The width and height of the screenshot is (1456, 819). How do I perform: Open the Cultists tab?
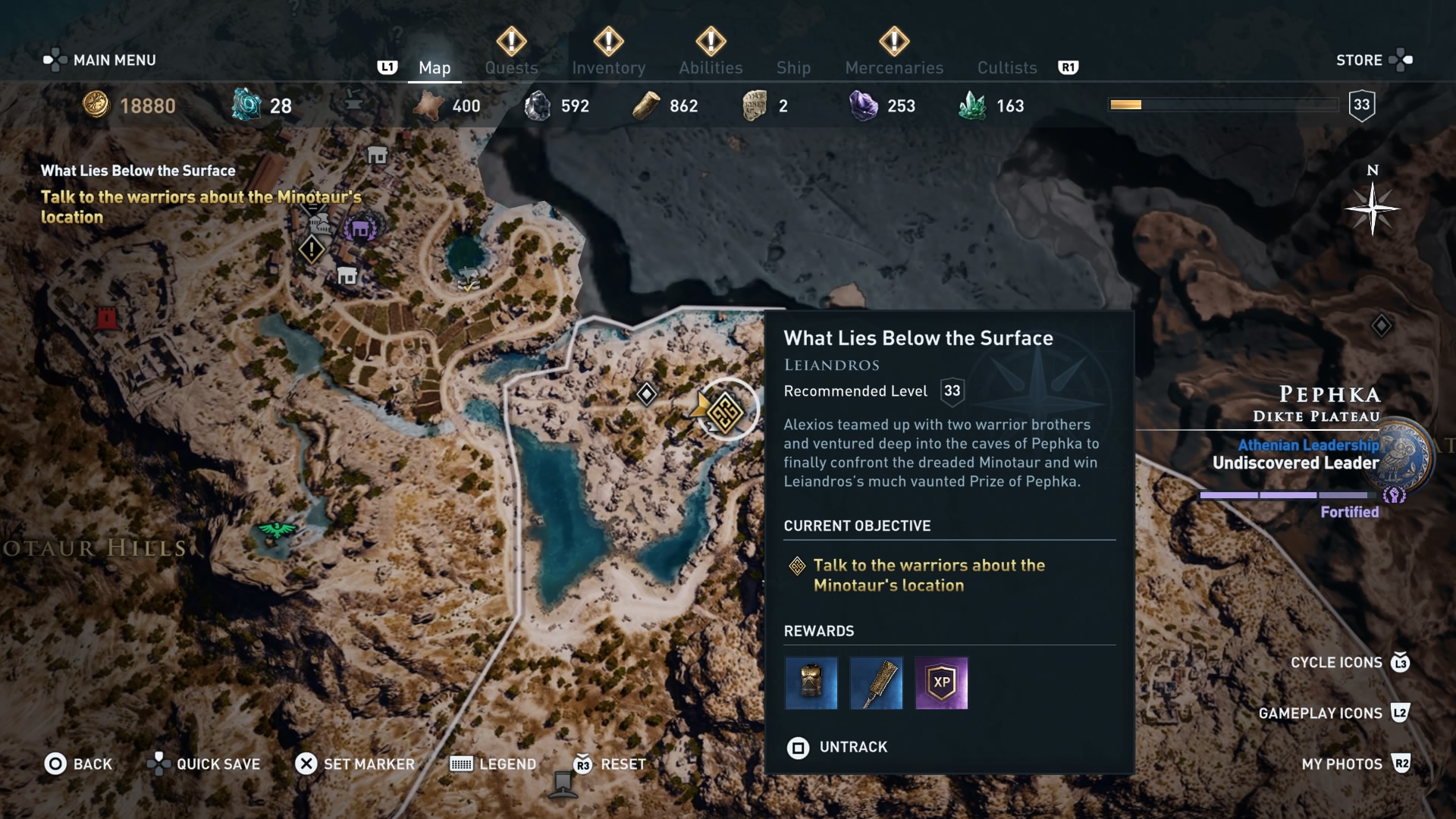(1006, 67)
